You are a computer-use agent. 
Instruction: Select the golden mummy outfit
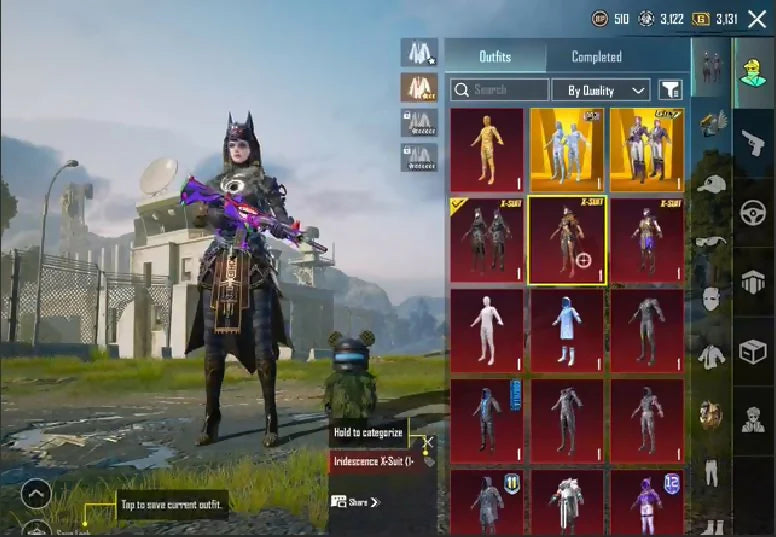tap(487, 150)
